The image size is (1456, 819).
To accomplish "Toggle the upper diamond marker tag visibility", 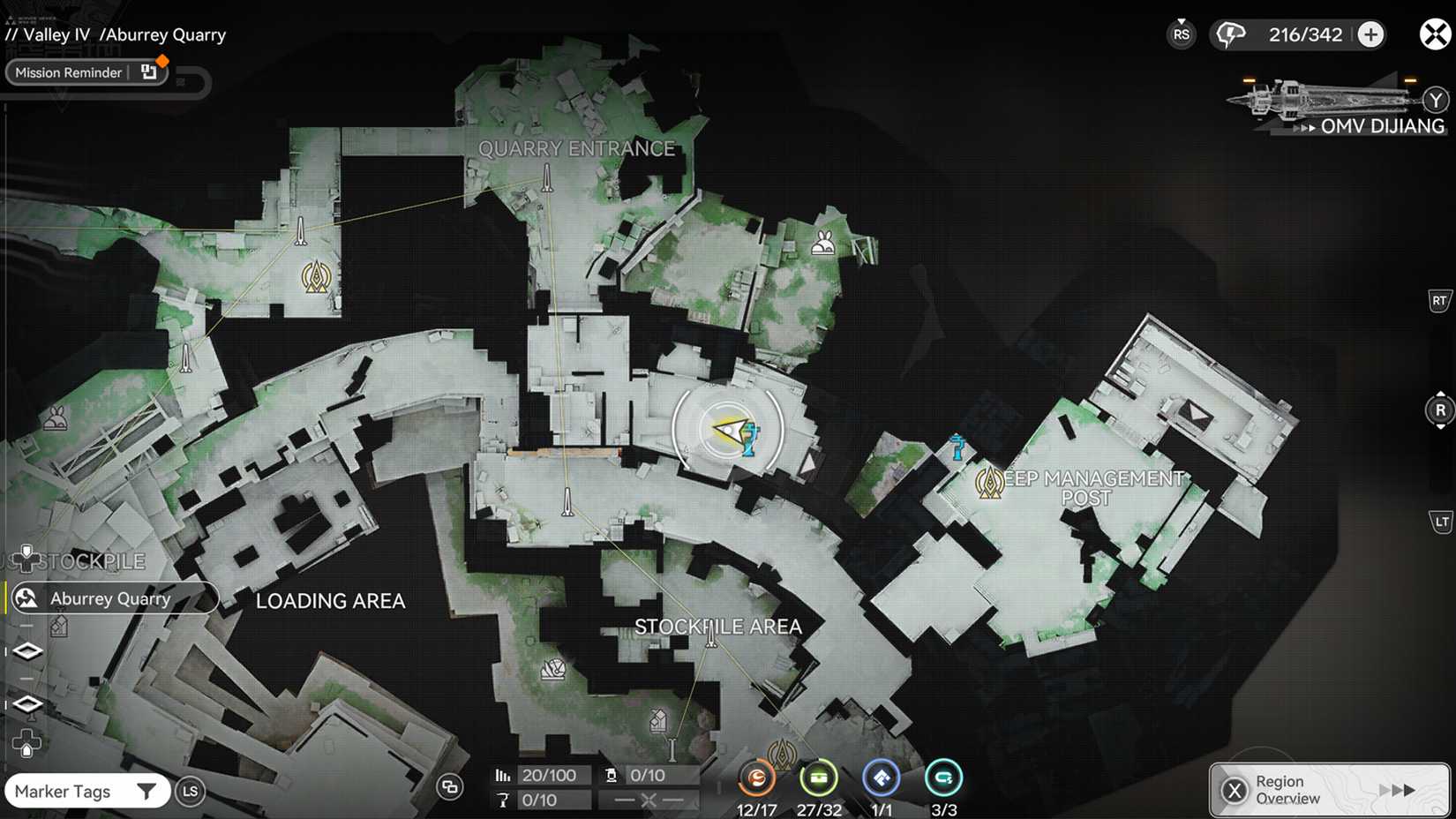I will coord(27,650).
